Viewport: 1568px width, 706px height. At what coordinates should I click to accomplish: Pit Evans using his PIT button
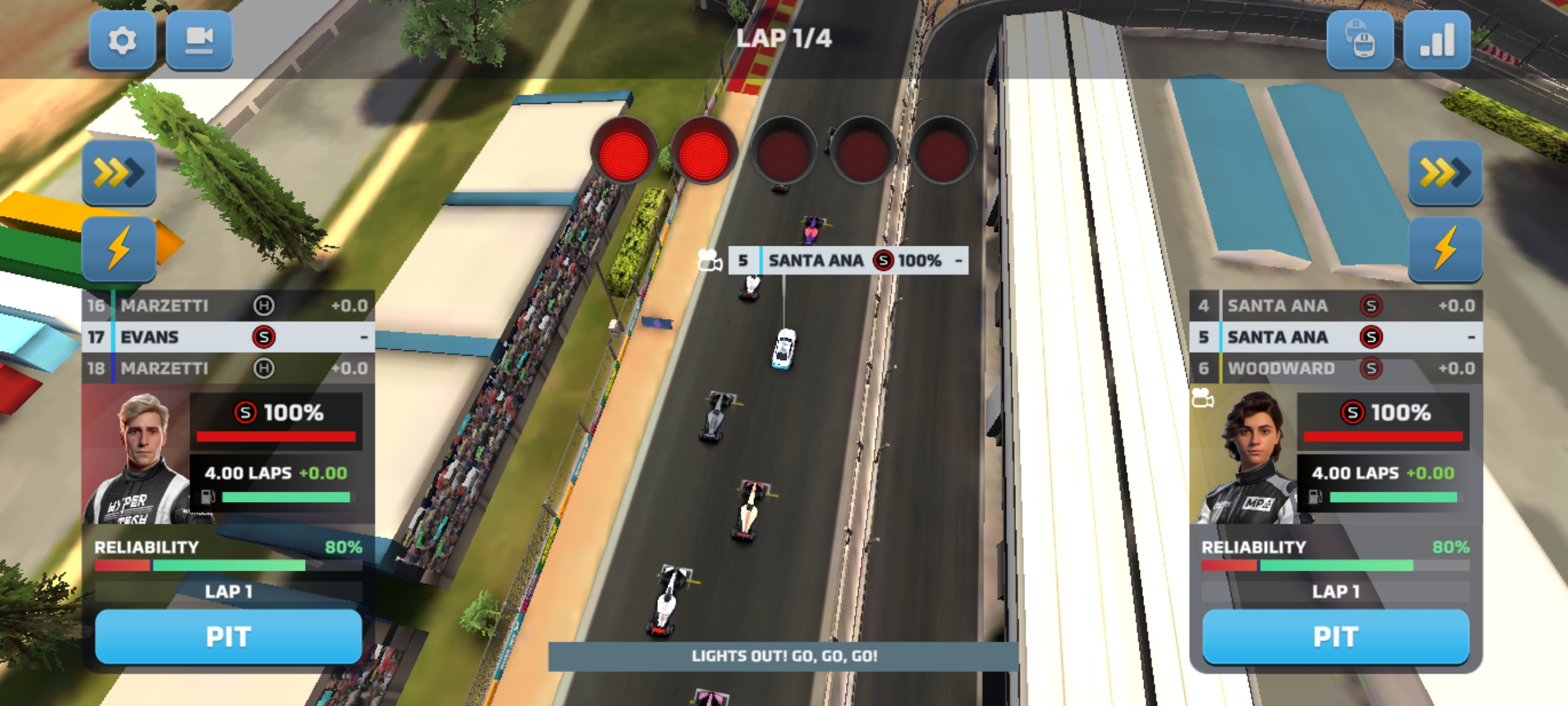coord(228,637)
